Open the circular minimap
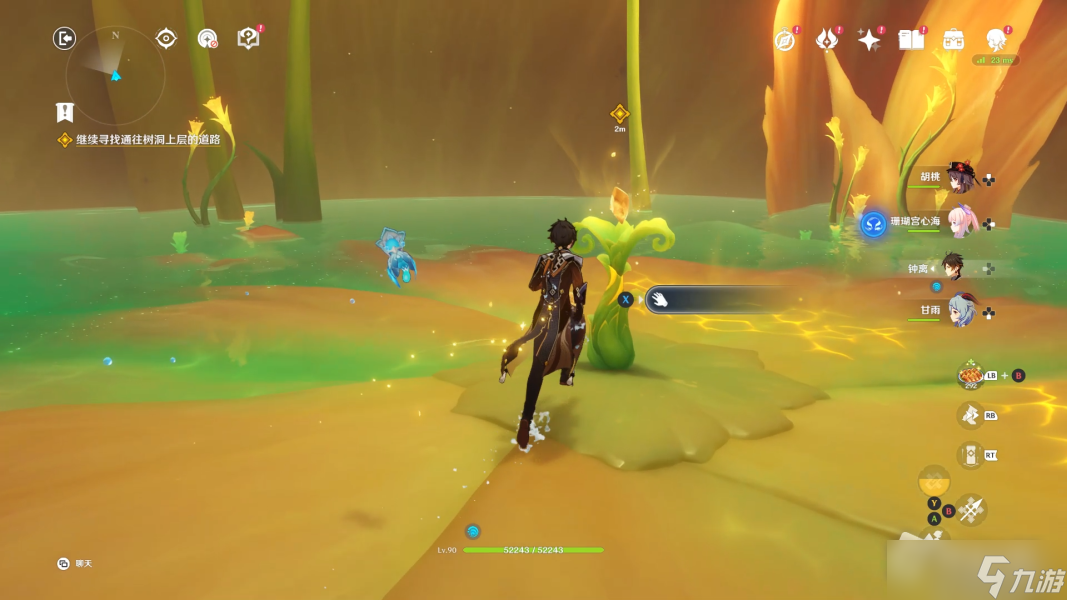The width and height of the screenshot is (1067, 600). click(115, 76)
